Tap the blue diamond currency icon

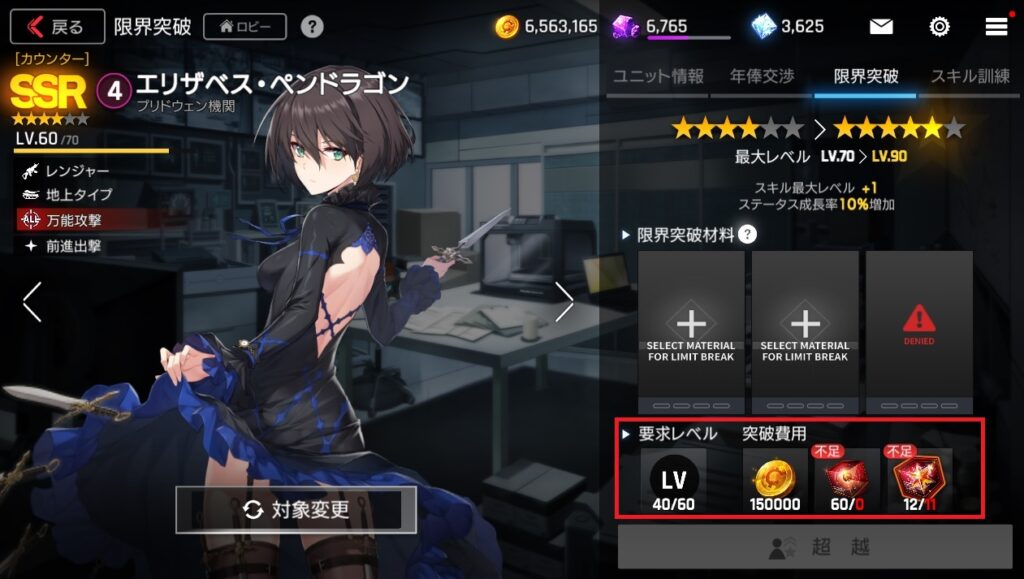pos(763,26)
